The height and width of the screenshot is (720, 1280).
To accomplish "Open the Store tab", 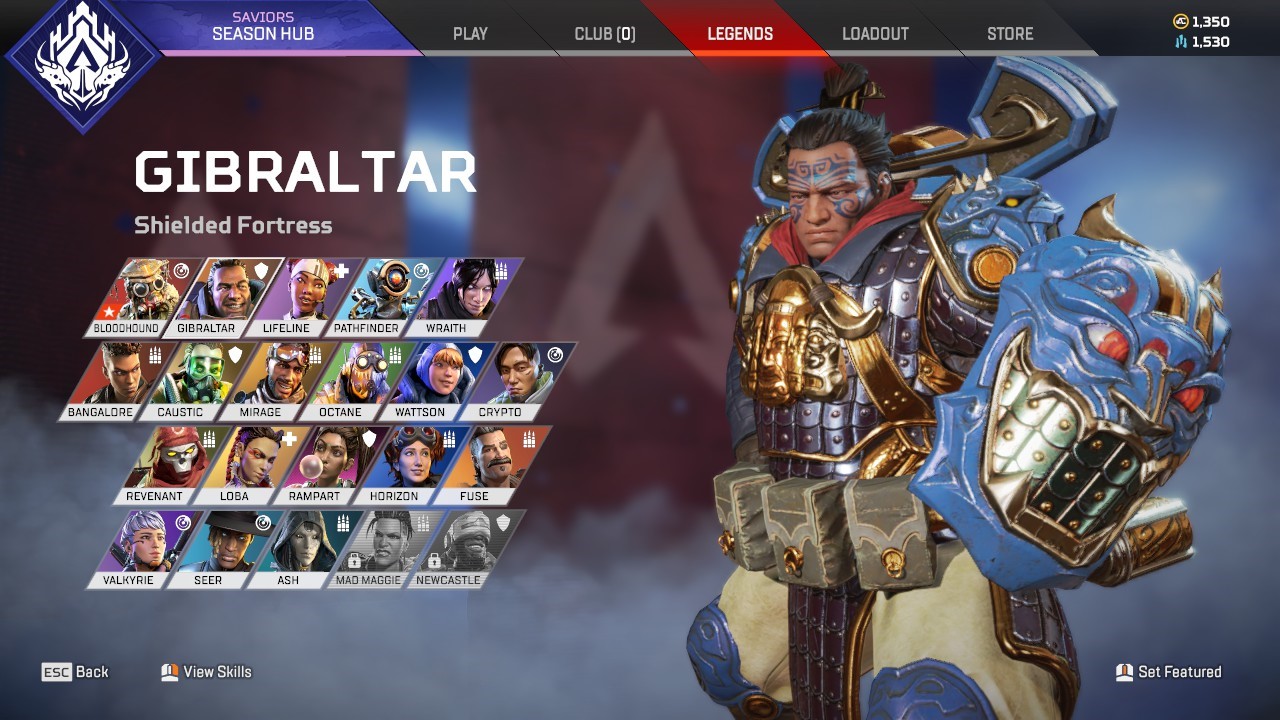I will coord(1010,34).
